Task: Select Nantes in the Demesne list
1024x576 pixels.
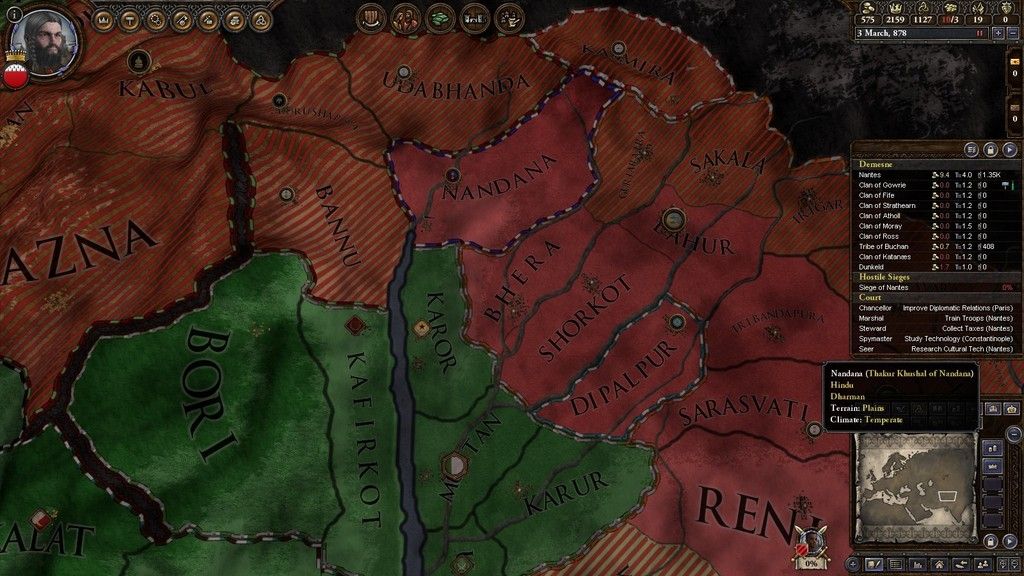Action: [870, 175]
